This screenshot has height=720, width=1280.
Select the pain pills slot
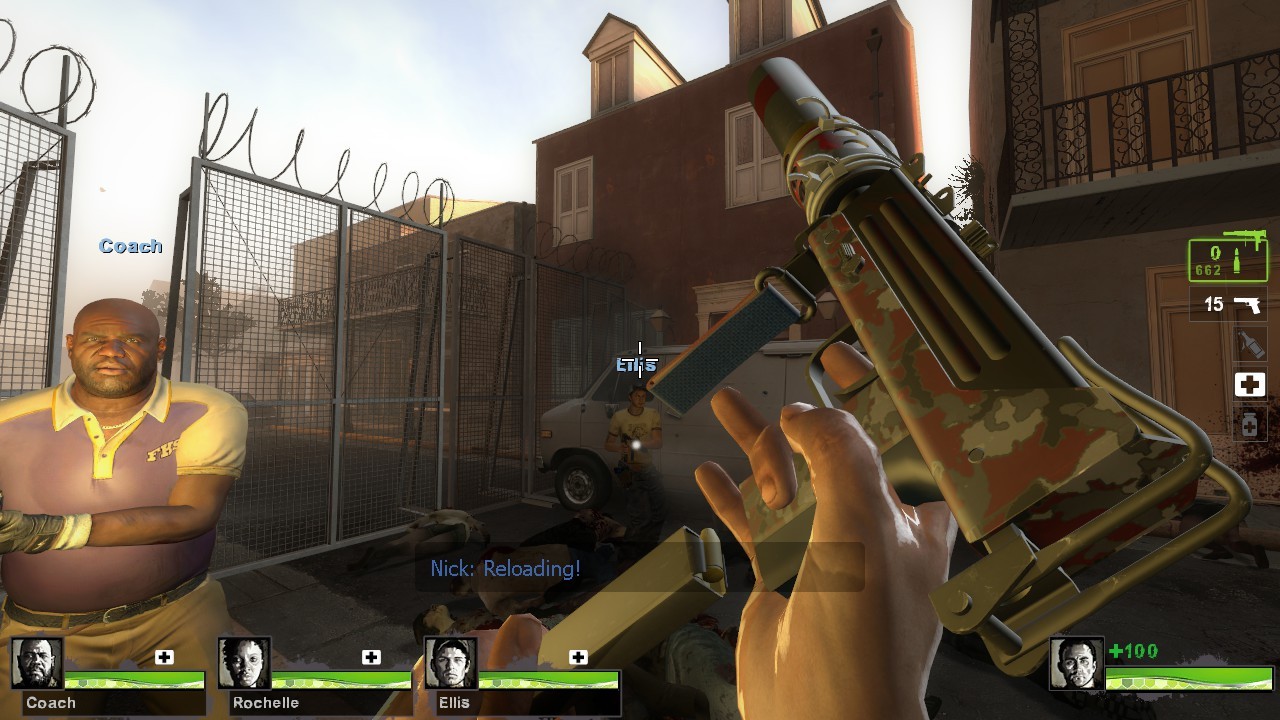click(x=1252, y=423)
